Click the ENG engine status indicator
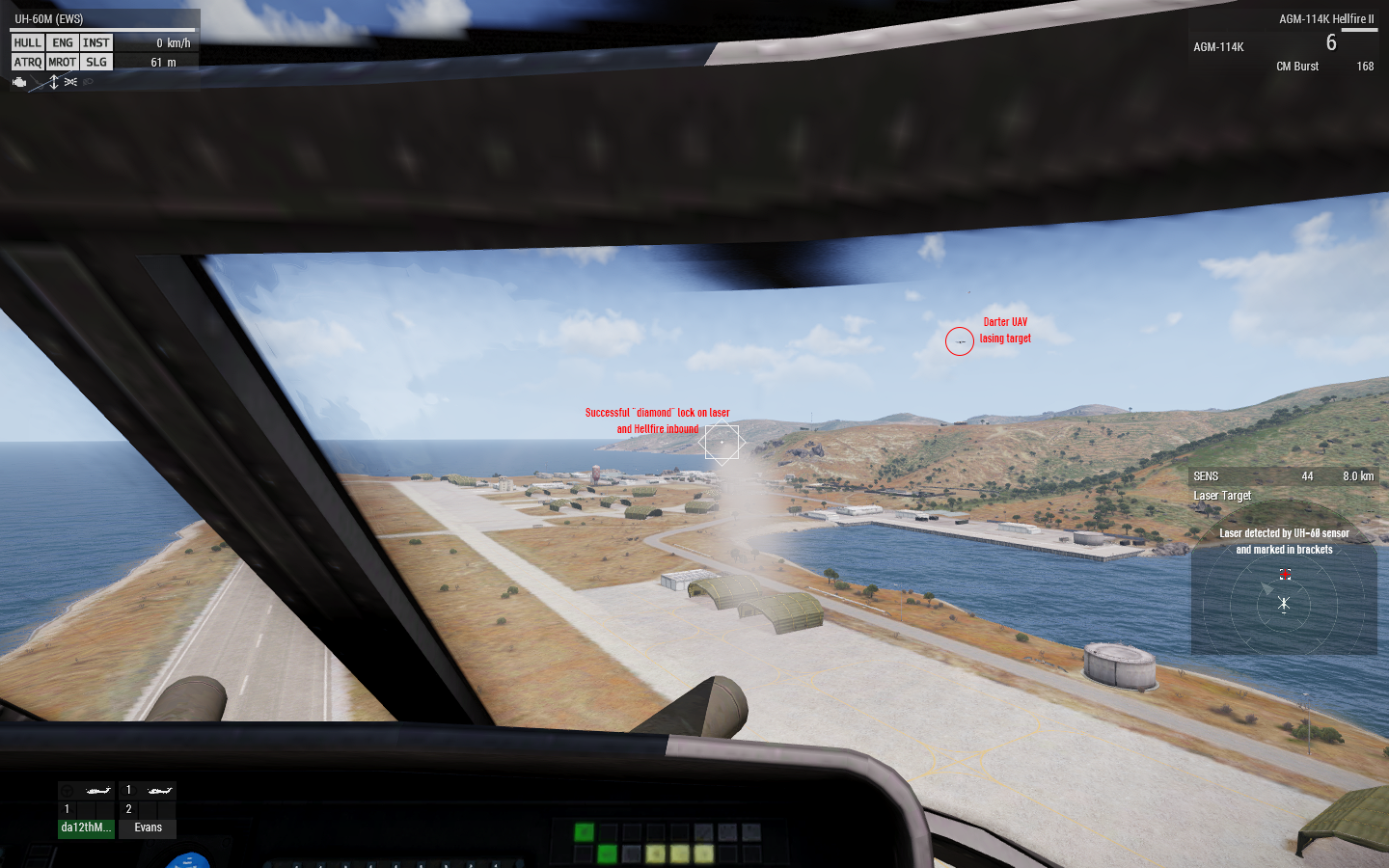1389x868 pixels. (x=63, y=42)
